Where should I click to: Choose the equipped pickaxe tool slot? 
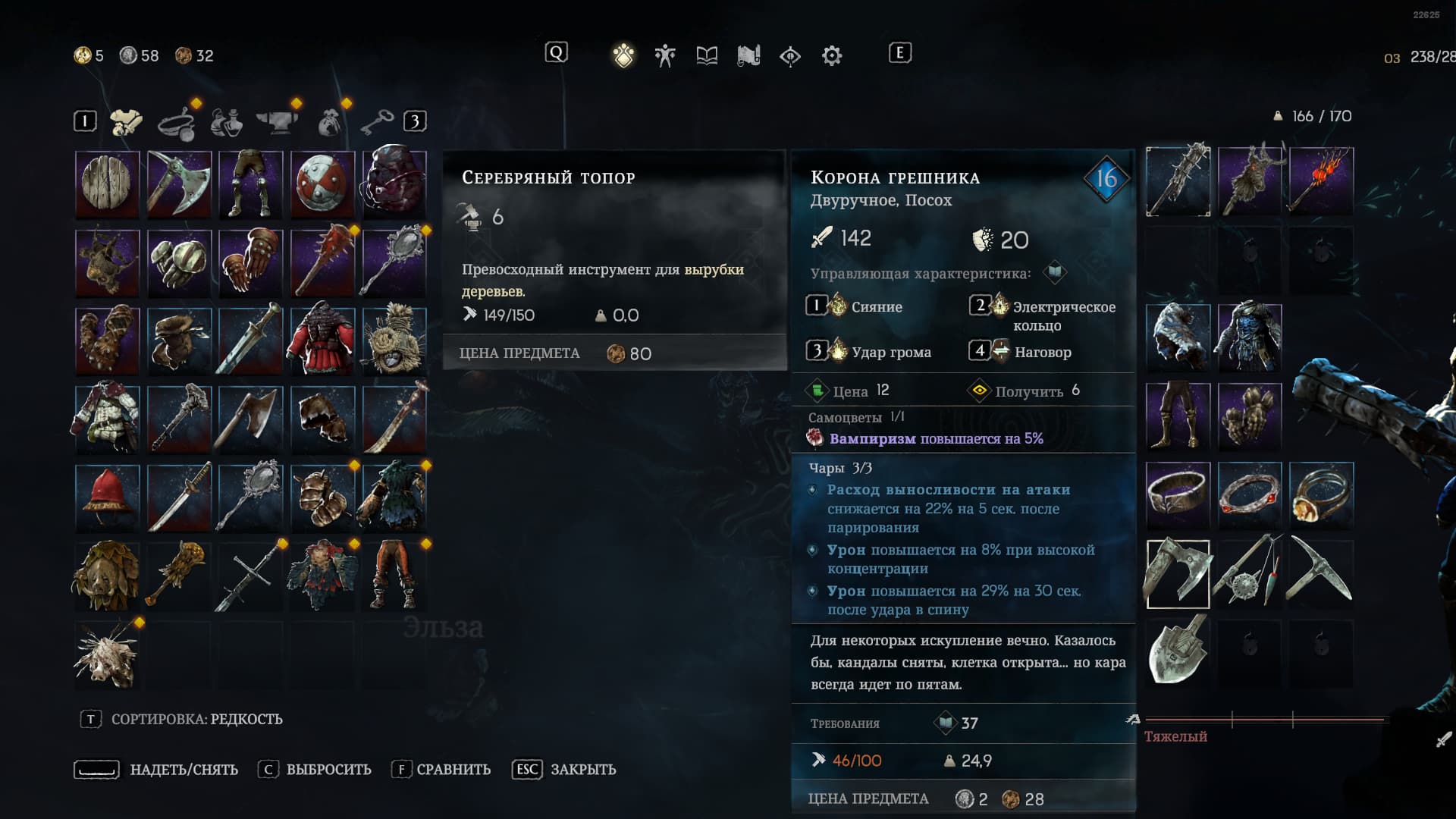click(1321, 574)
